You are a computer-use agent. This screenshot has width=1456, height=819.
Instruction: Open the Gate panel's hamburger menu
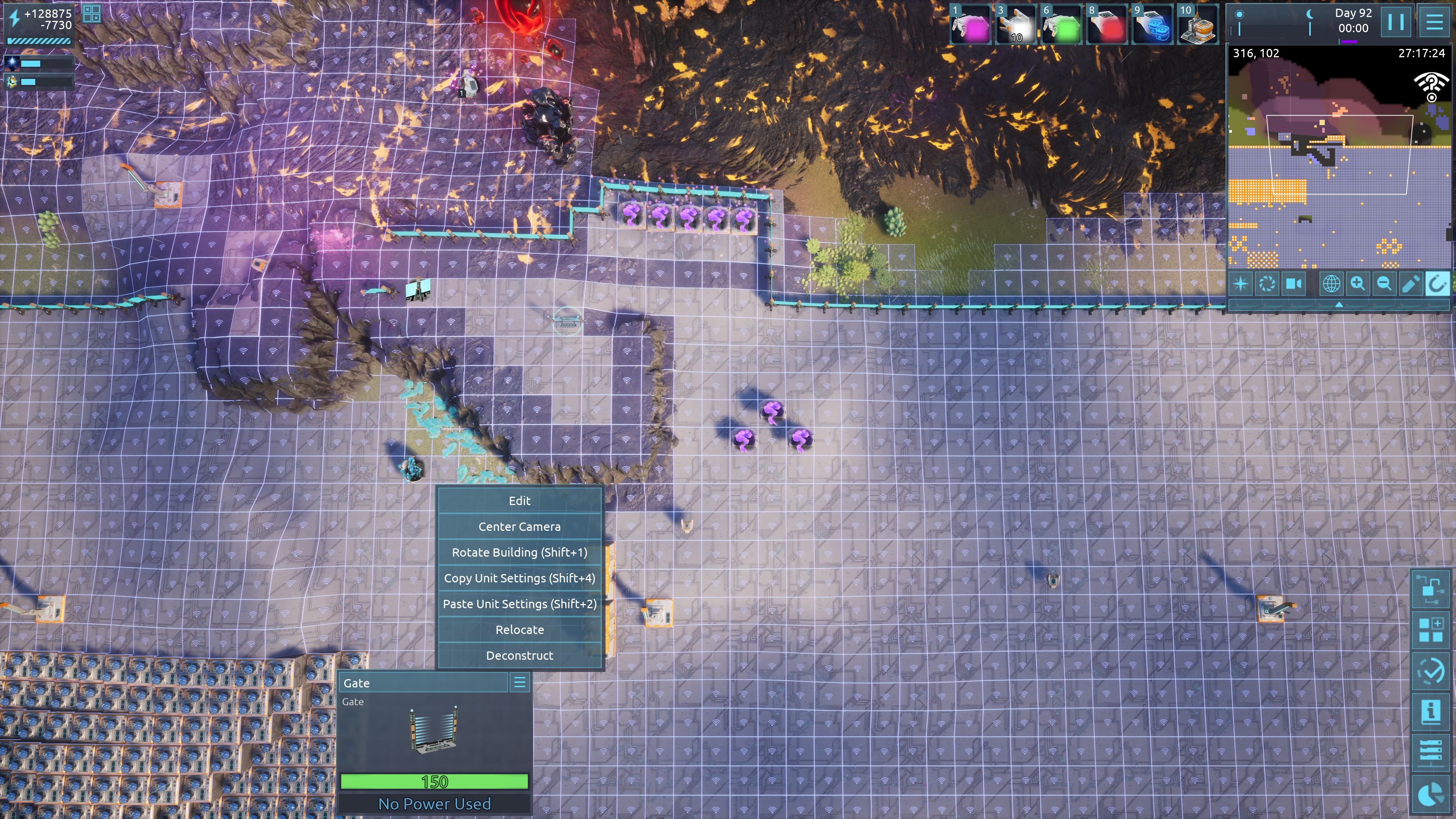coord(519,682)
